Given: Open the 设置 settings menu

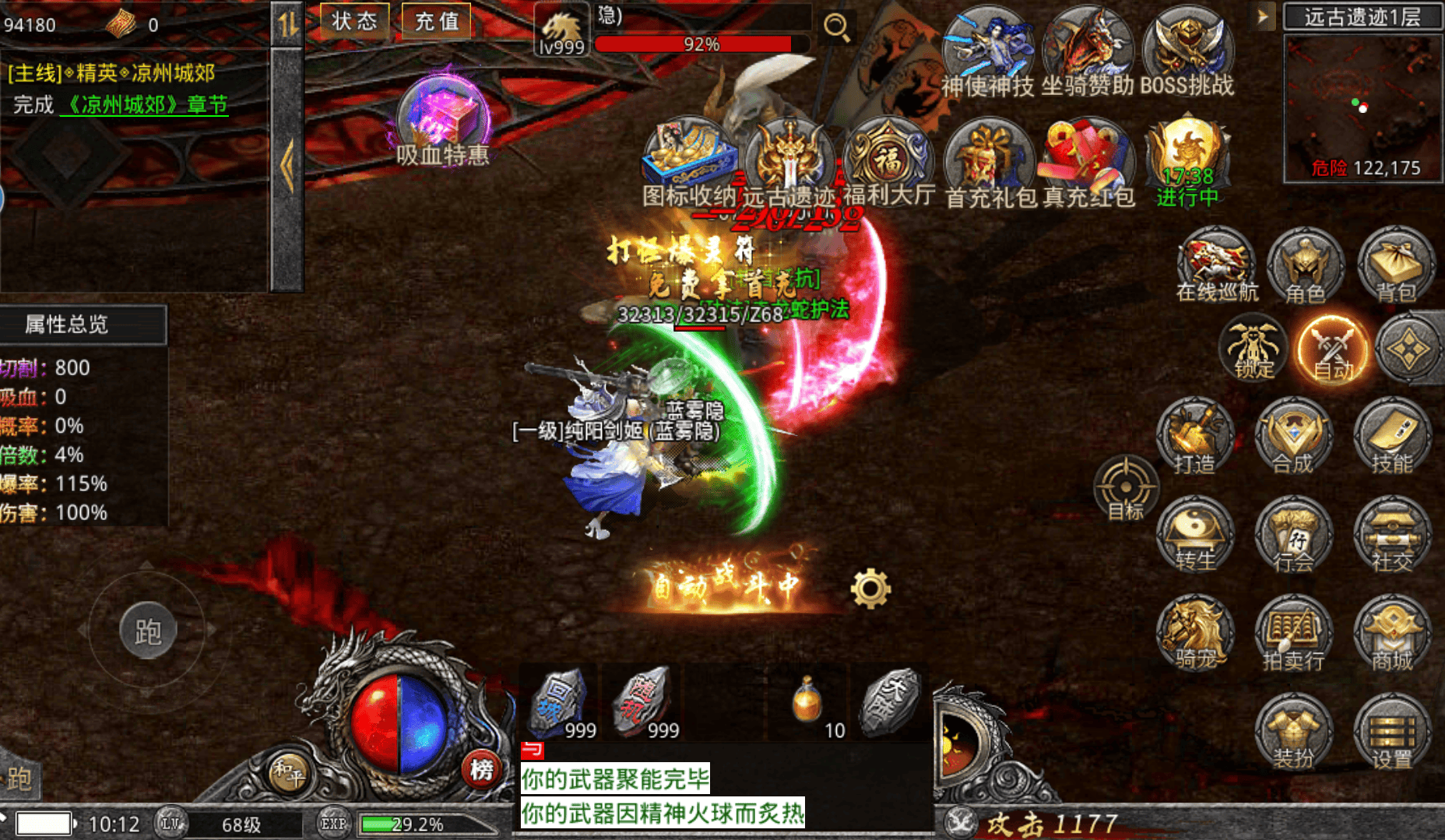Looking at the screenshot, I should point(1392,733).
